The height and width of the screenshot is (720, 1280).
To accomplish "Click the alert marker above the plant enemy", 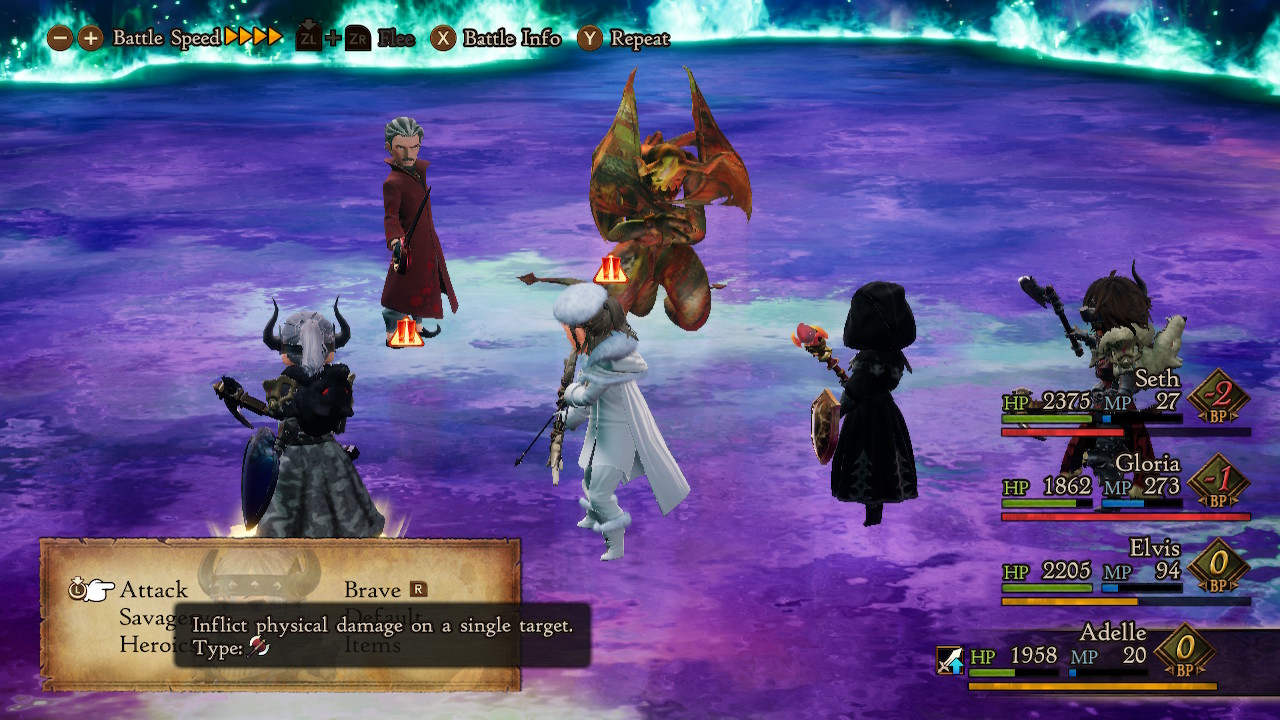I will pos(610,267).
